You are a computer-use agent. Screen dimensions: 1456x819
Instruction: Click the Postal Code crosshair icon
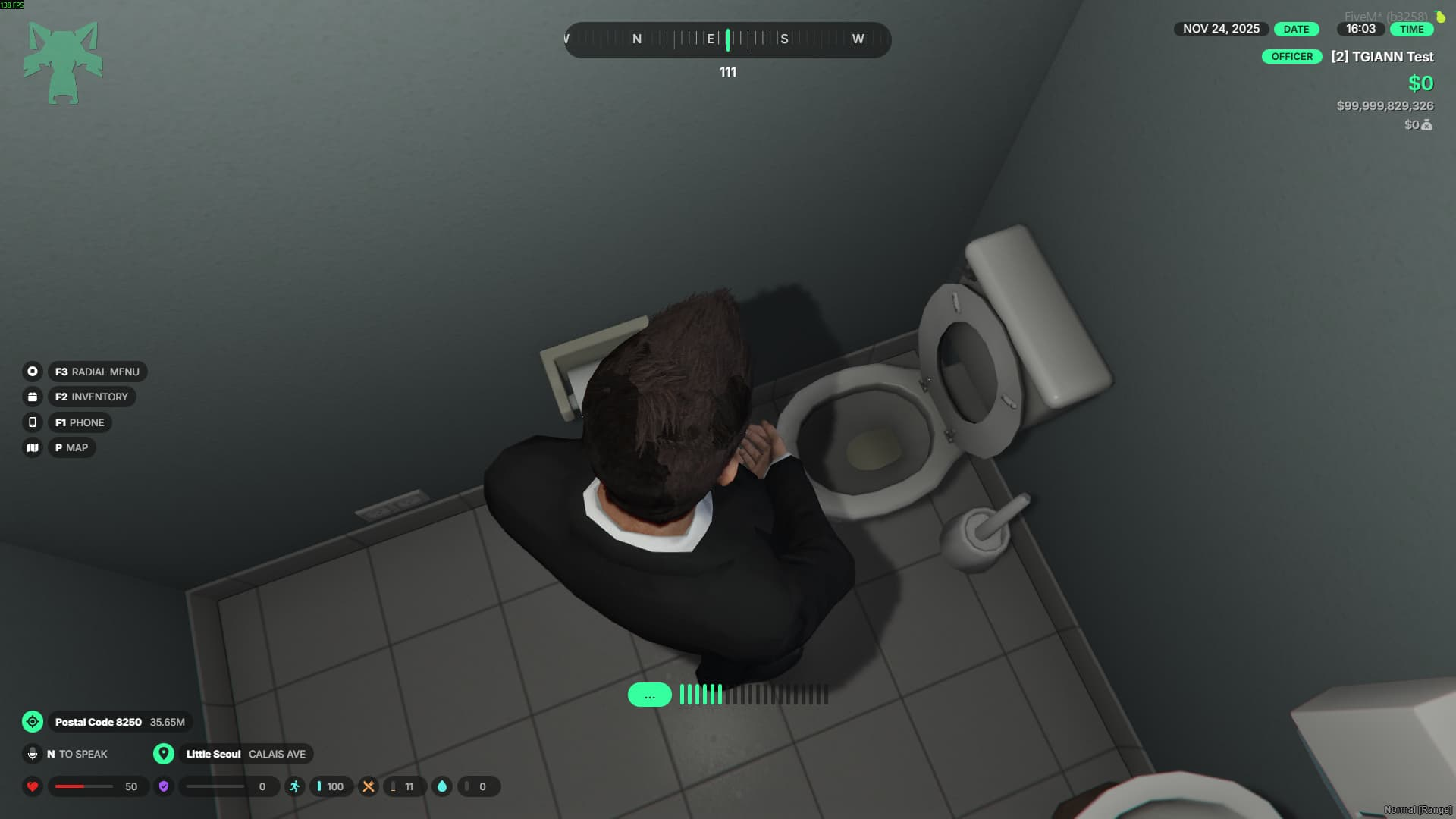(33, 722)
